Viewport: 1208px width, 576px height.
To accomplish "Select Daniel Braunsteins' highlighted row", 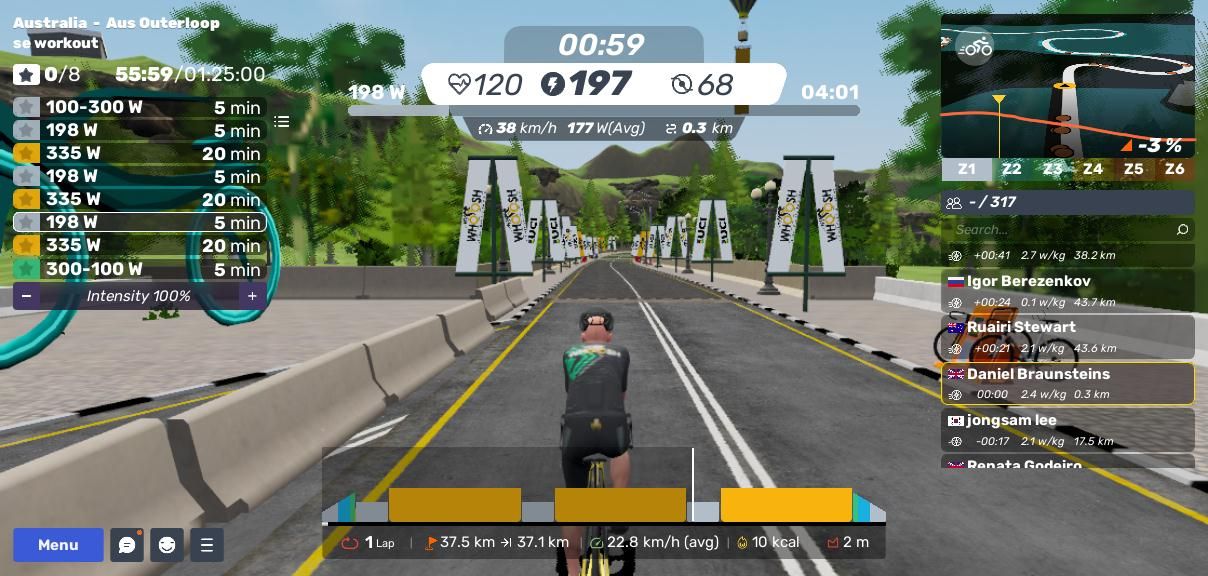I will click(x=1067, y=383).
